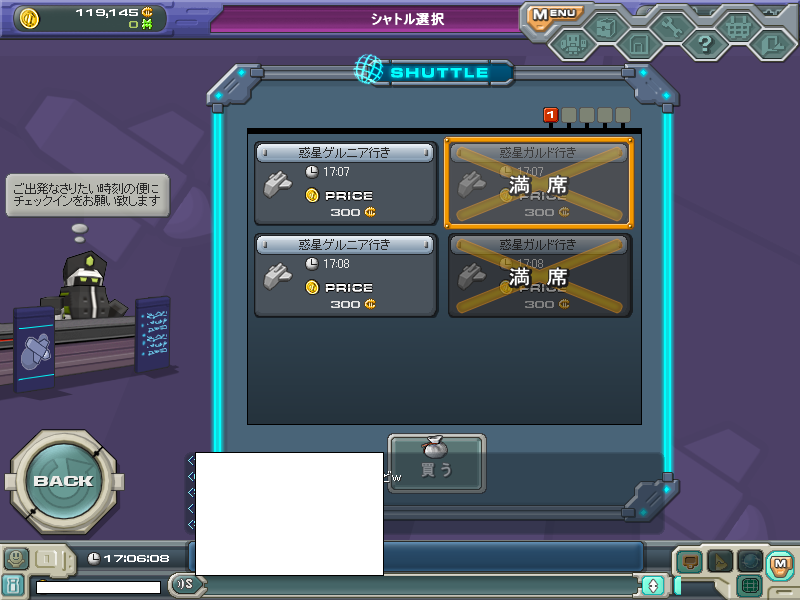The width and height of the screenshot is (800, 600).
Task: Choose the sold-out 17:07 惑星ガルド shuttle
Action: [x=539, y=183]
